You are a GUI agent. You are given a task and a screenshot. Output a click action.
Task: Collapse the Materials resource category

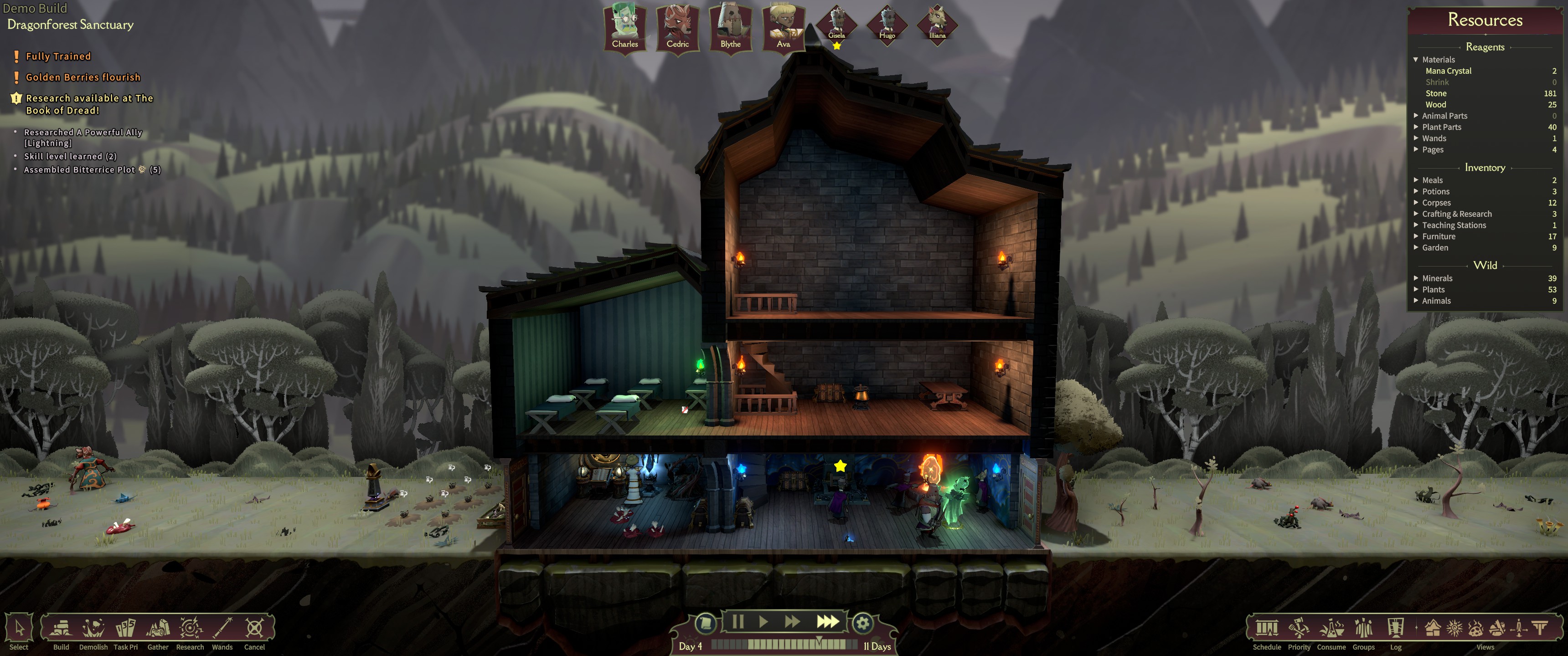(x=1416, y=60)
